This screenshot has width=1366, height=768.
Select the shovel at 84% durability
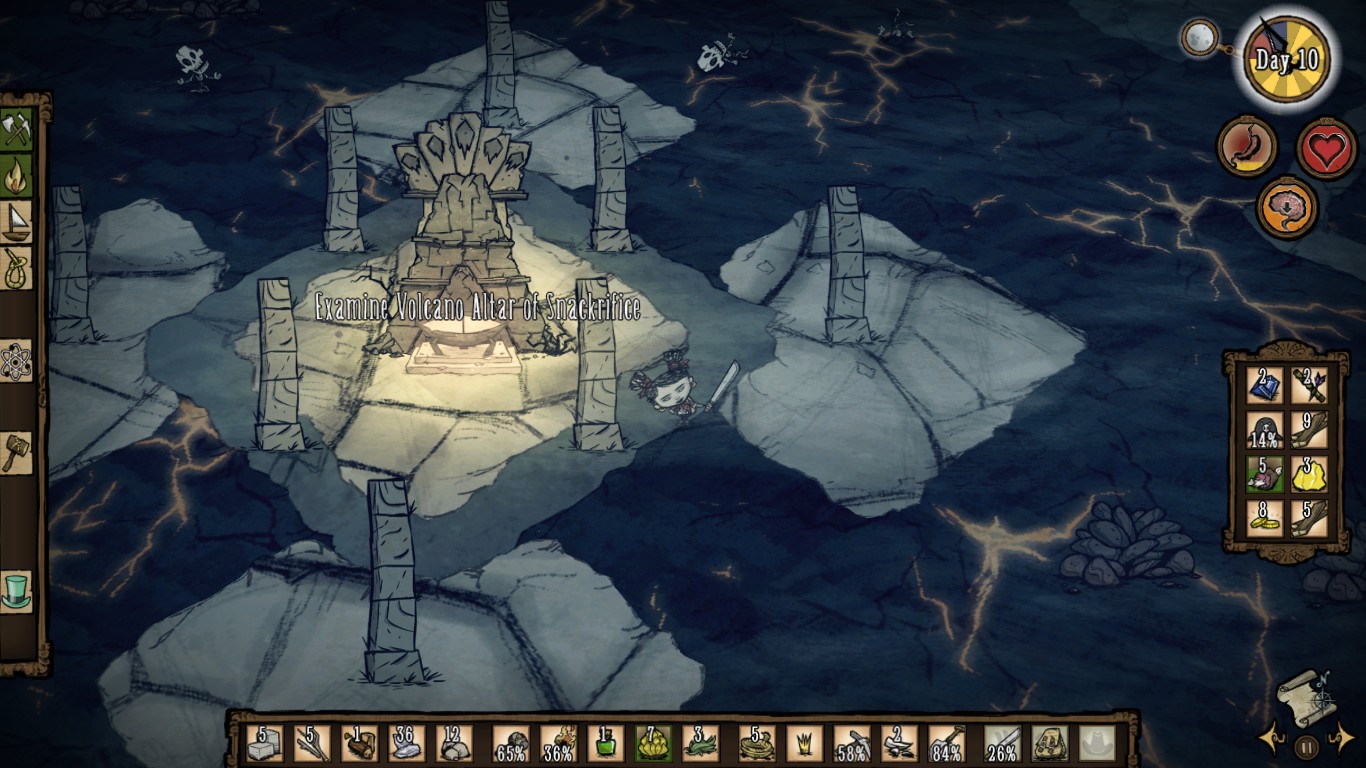(x=945, y=743)
